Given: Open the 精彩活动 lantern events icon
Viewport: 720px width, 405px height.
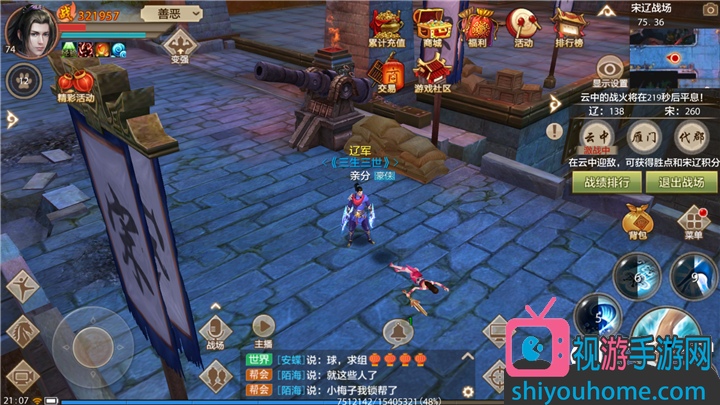Looking at the screenshot, I should tap(75, 85).
